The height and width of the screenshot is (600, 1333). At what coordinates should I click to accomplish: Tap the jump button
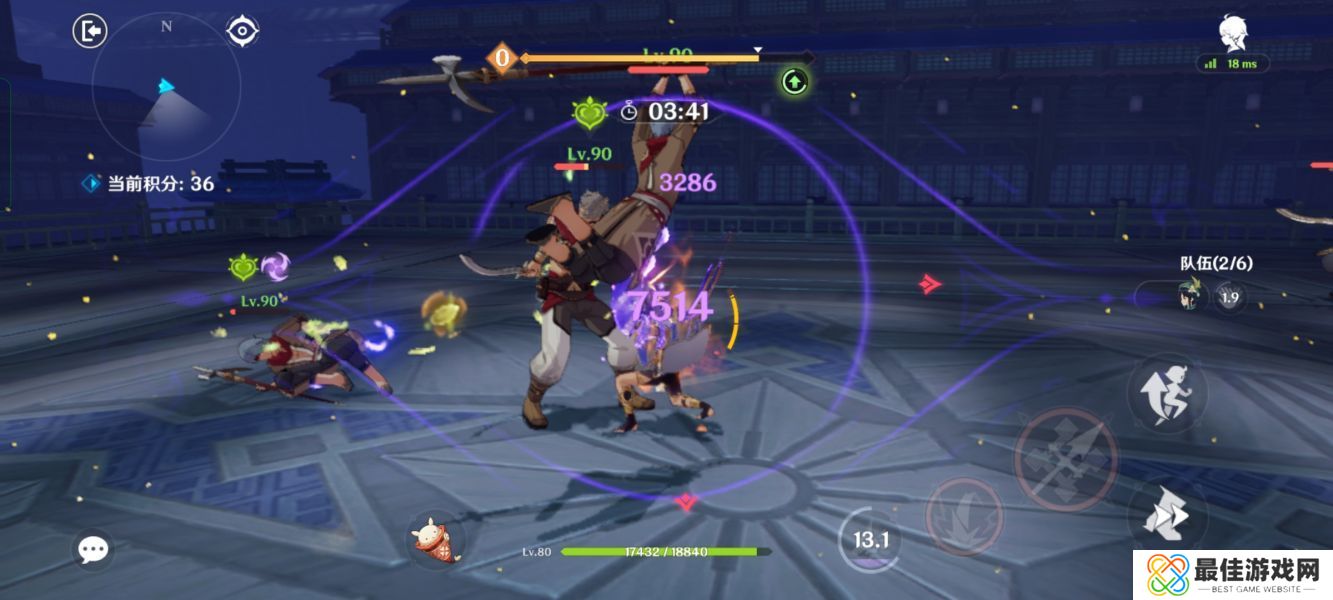point(1167,394)
